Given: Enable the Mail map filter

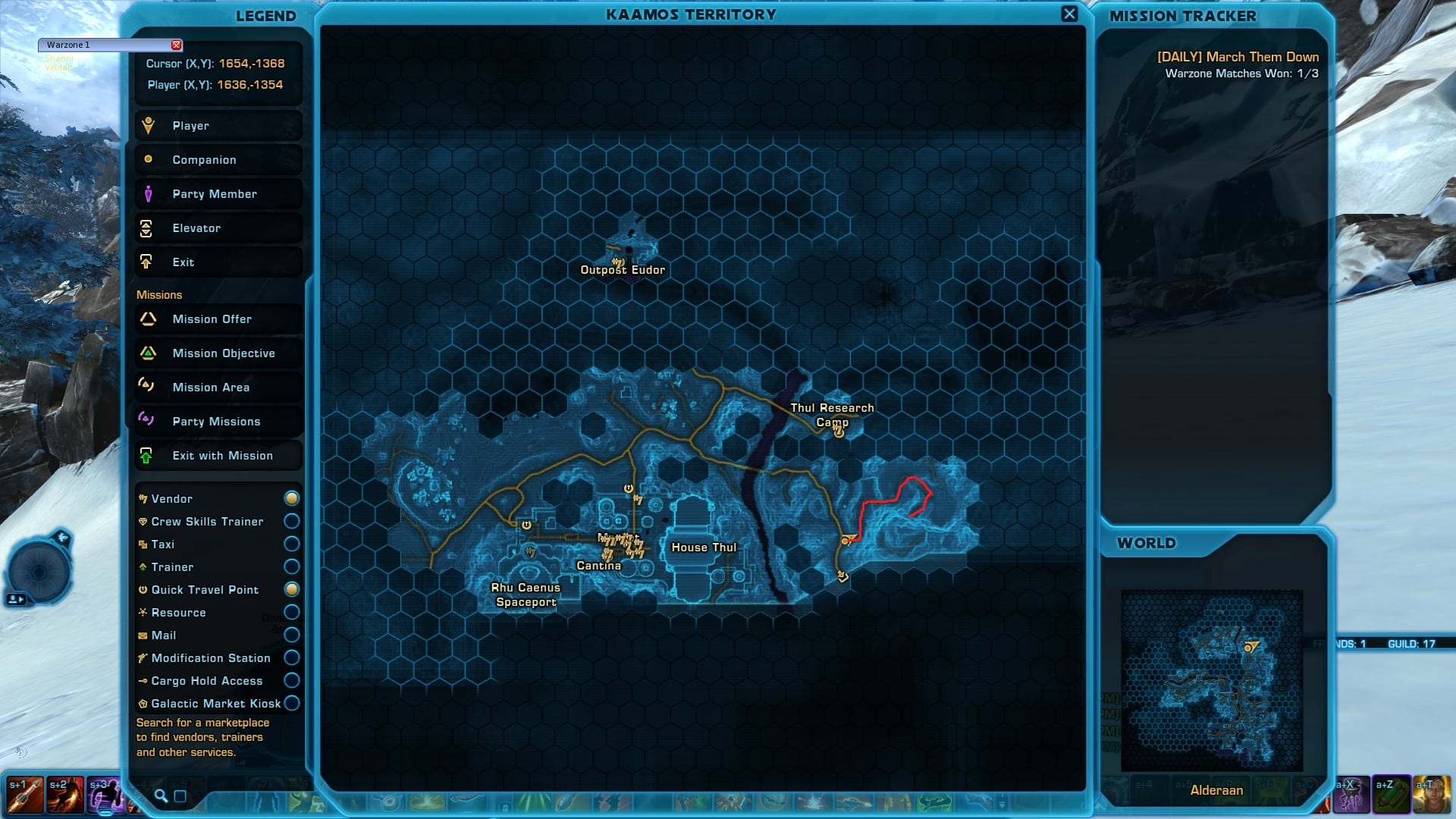Looking at the screenshot, I should coord(291,635).
